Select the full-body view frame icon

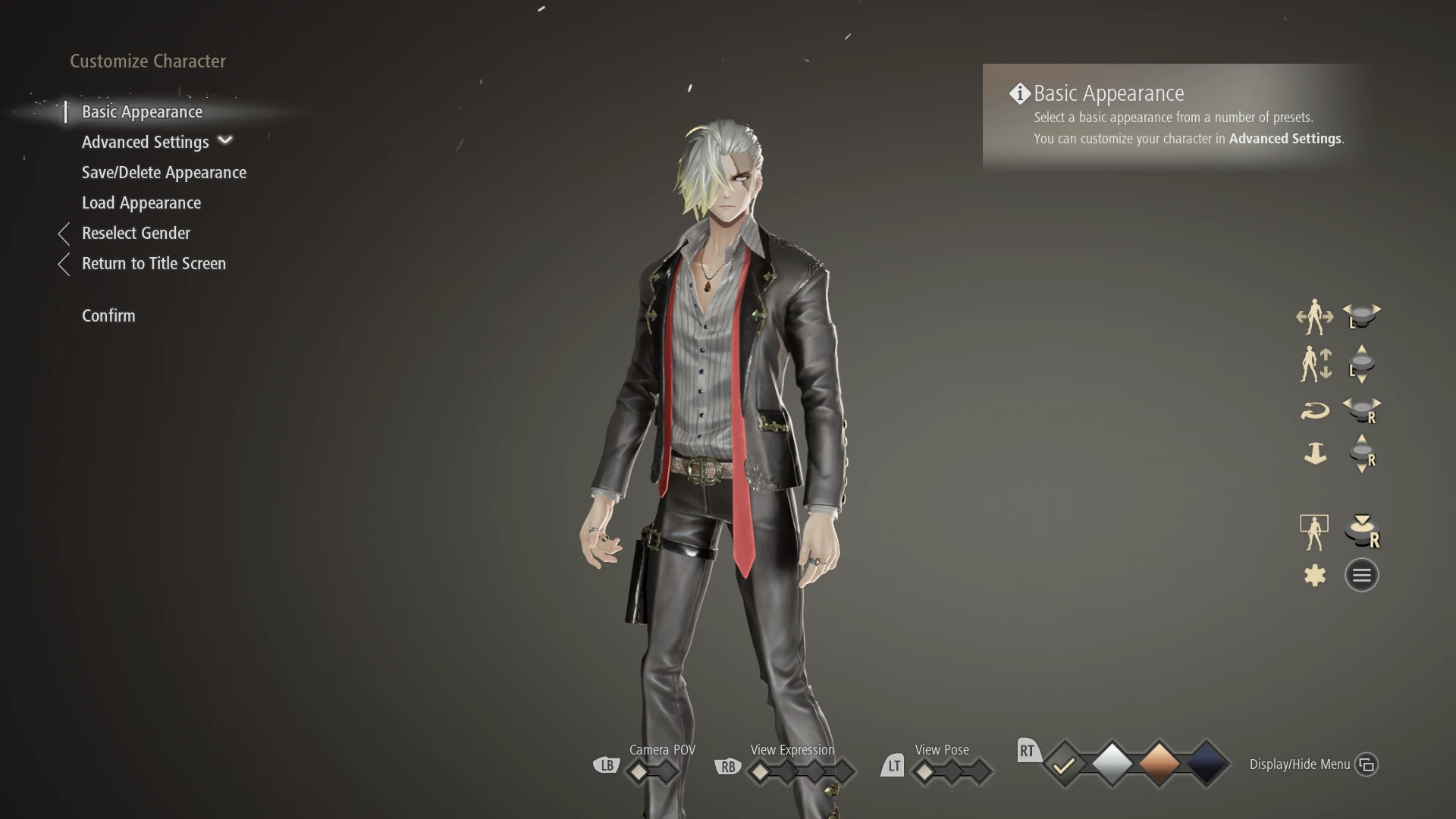(x=1314, y=531)
